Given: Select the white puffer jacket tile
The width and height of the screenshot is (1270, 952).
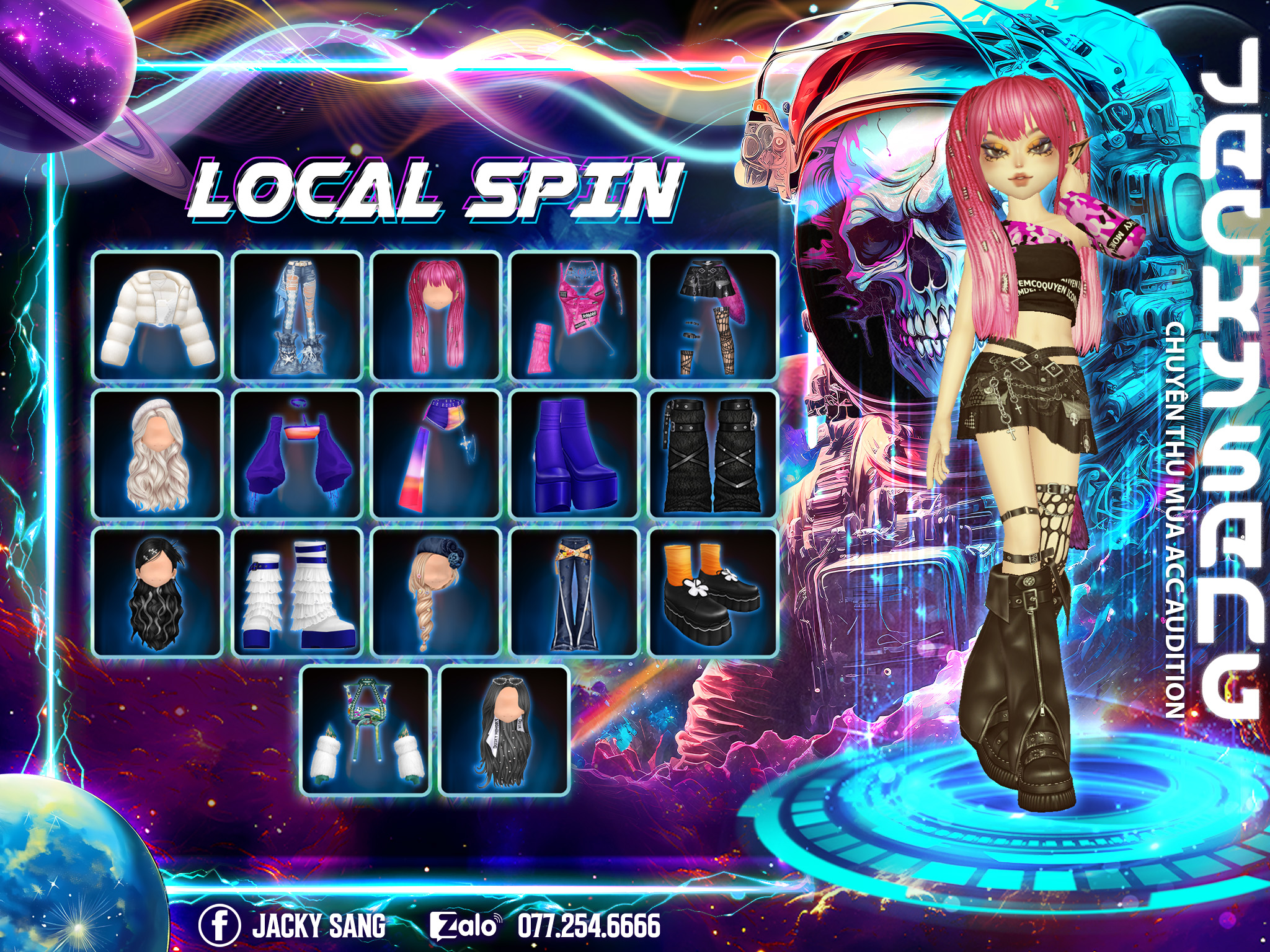Looking at the screenshot, I should coord(158,316).
